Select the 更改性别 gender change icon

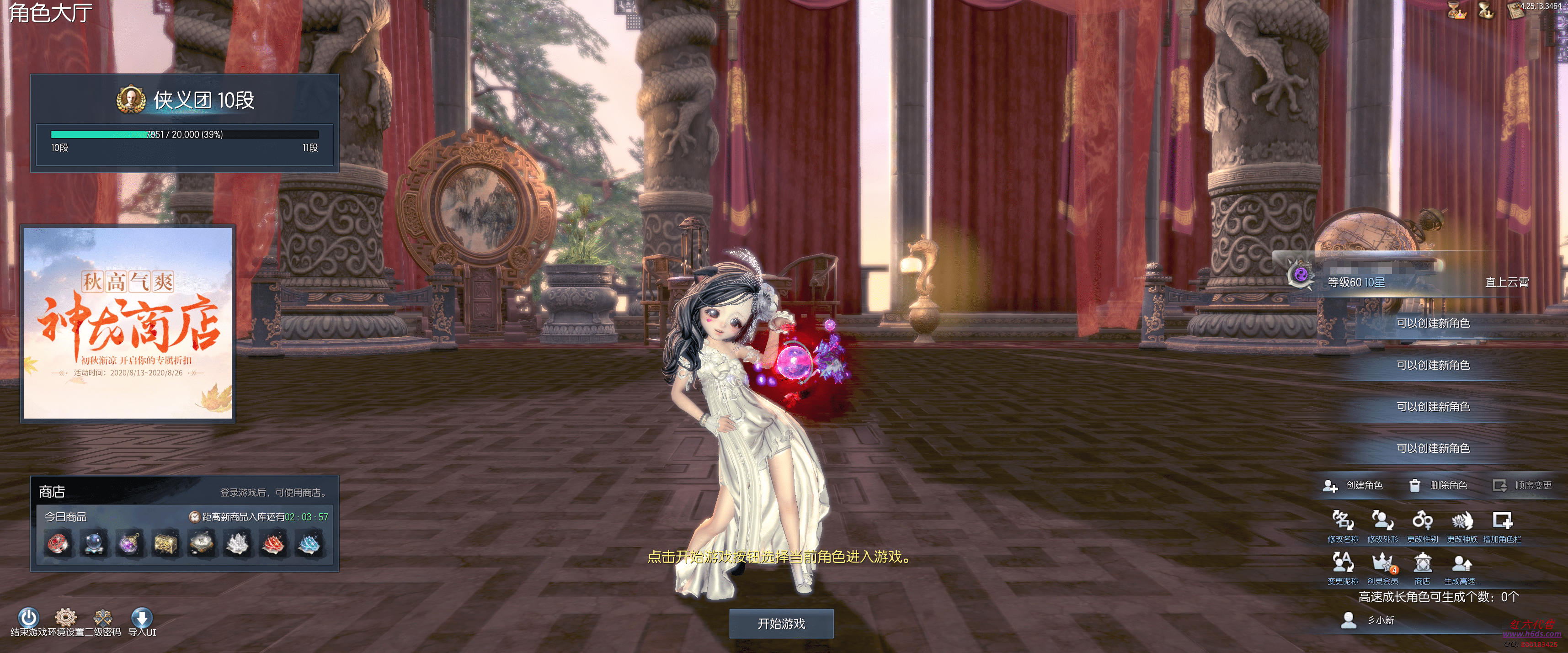[1422, 521]
